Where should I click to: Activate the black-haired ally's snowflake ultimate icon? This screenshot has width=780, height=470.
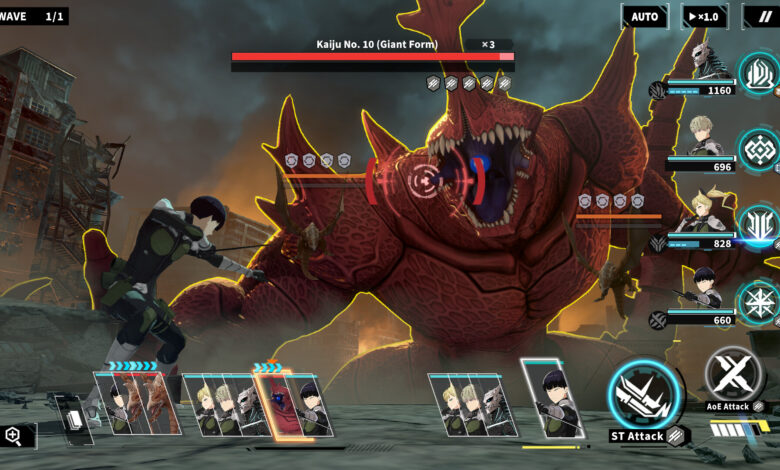(x=759, y=302)
